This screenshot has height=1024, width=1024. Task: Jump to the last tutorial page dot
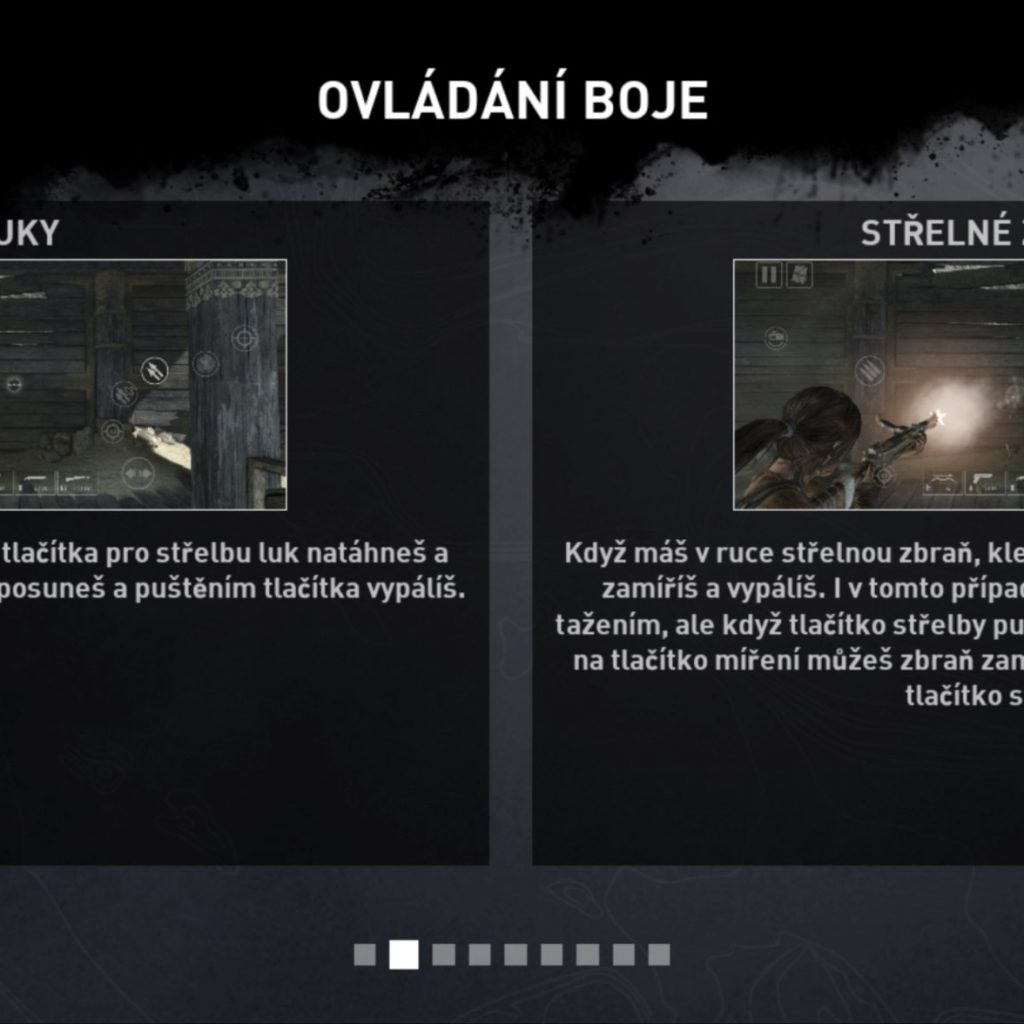click(658, 955)
